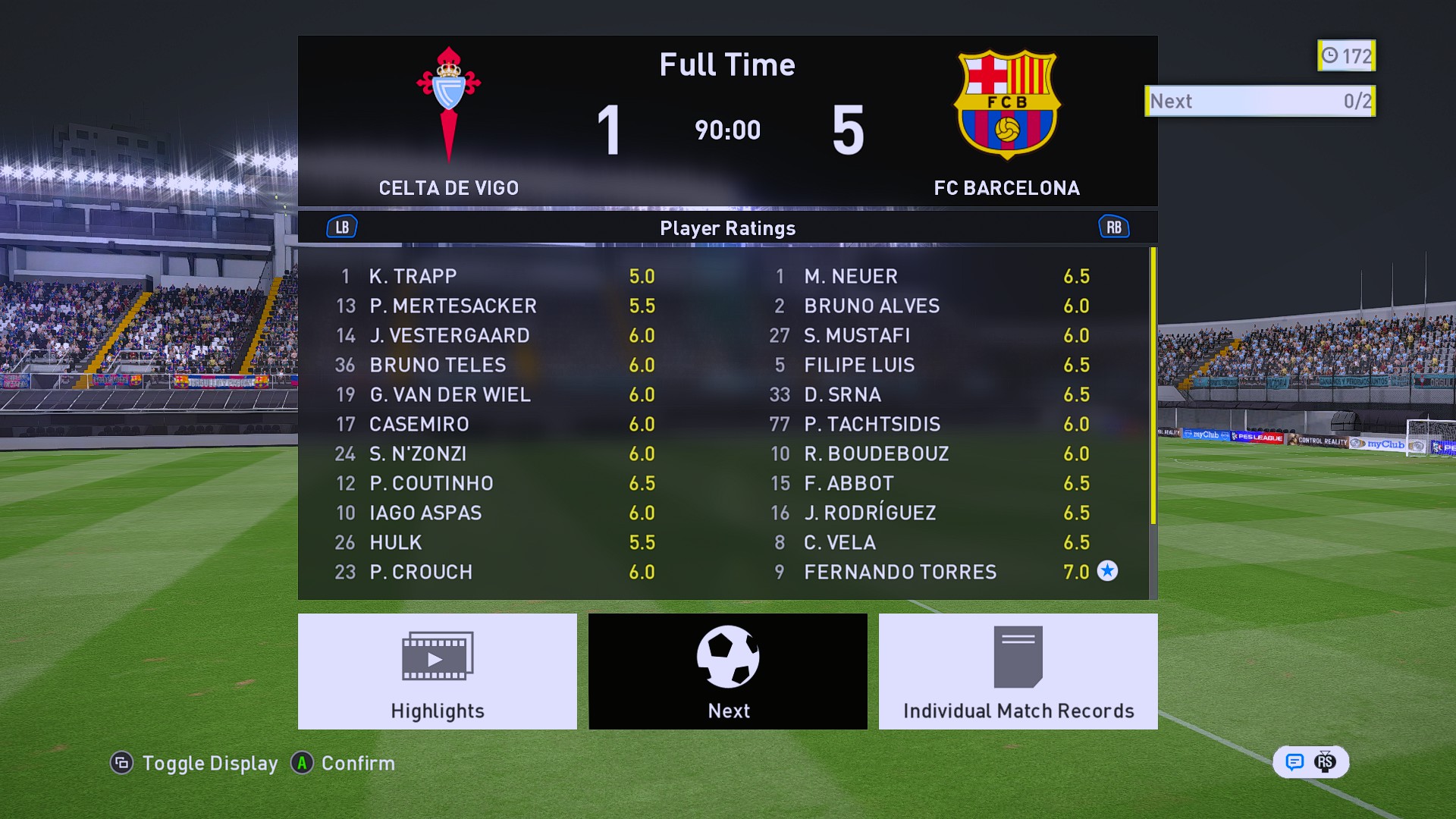The width and height of the screenshot is (1456, 819).
Task: Select P. Coutinho's player rating row
Action: point(496,483)
